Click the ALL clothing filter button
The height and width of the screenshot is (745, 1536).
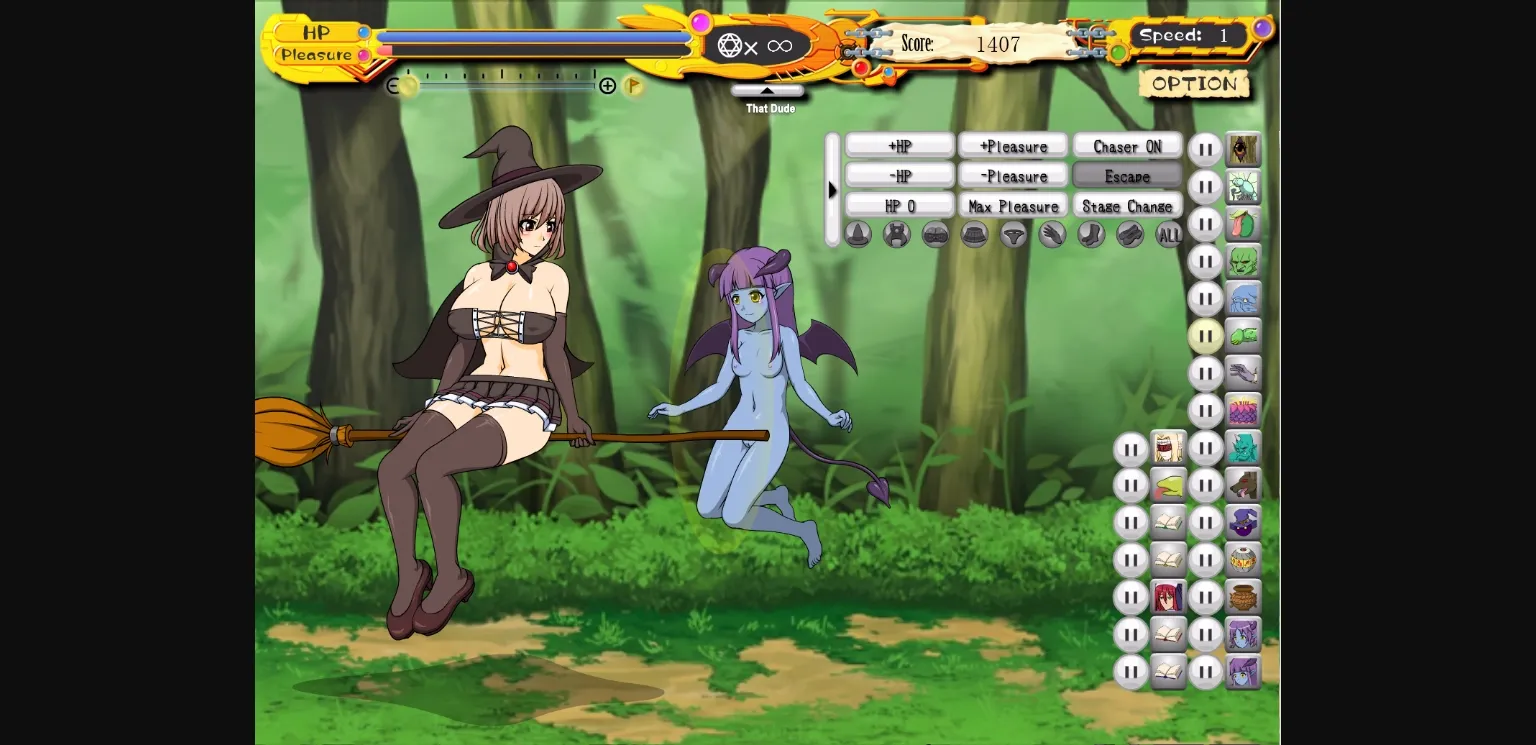1168,234
